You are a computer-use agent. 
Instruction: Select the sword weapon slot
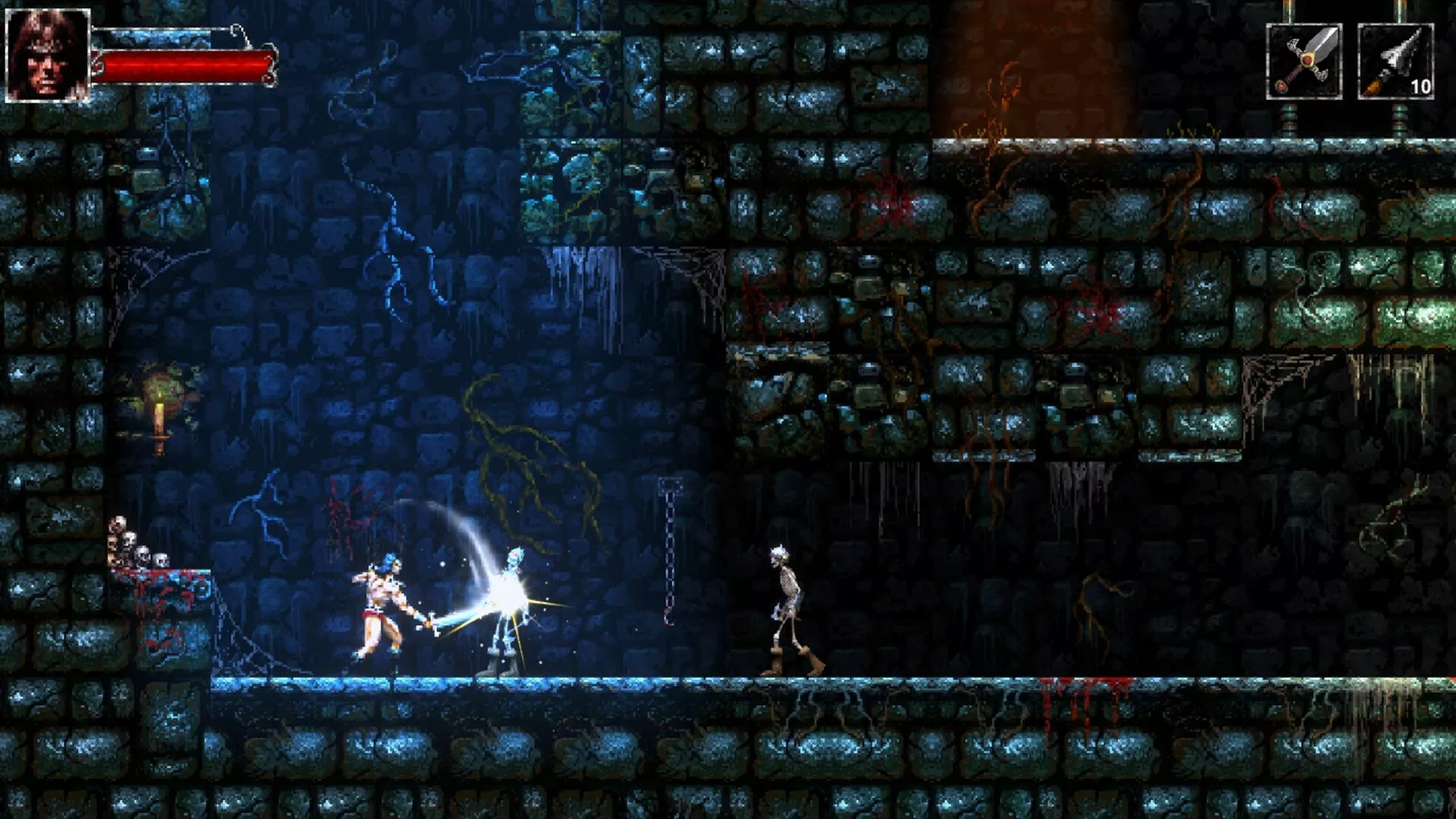(x=1304, y=61)
